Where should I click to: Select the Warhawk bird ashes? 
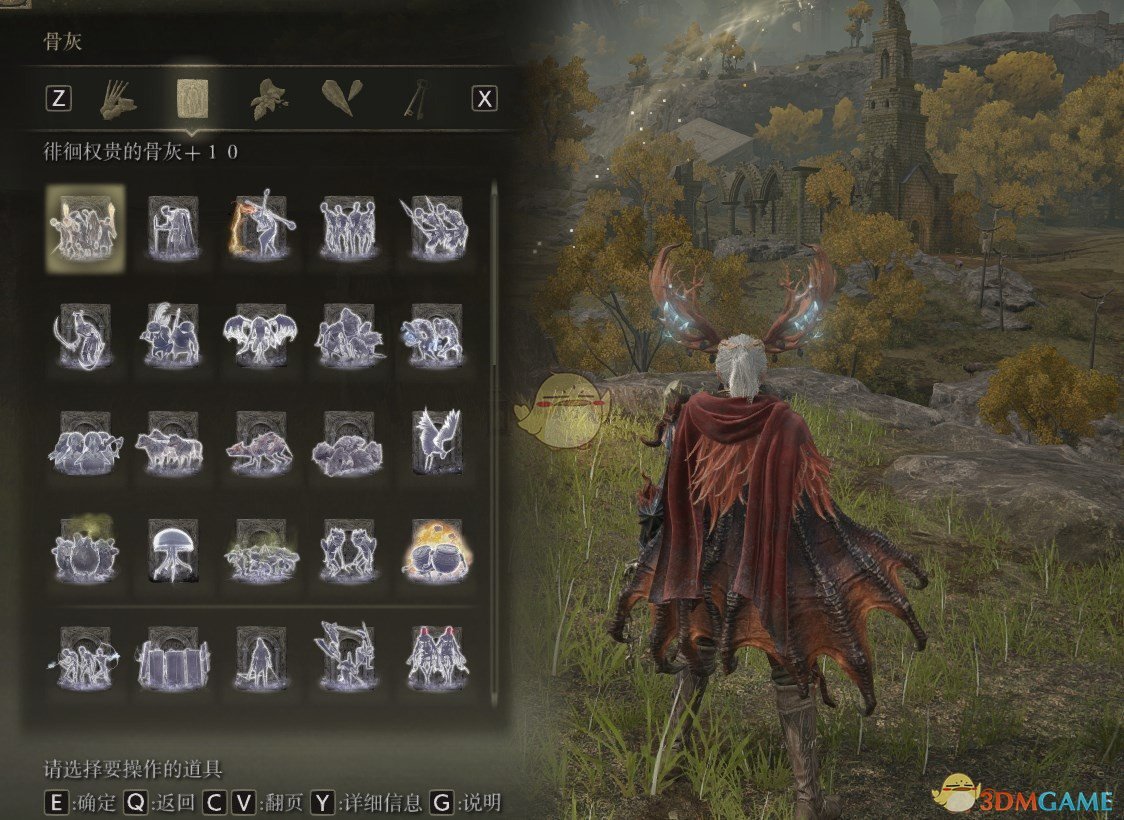(436, 441)
